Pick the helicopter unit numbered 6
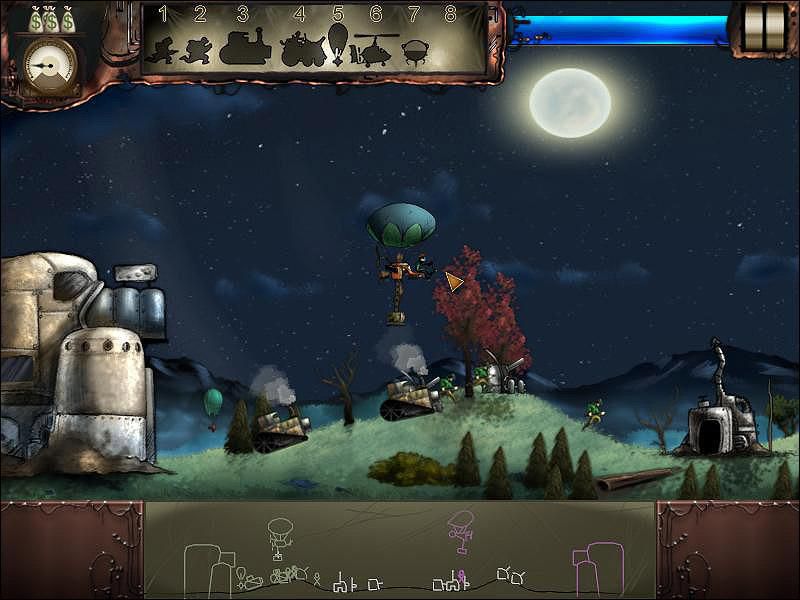The image size is (800, 600). point(374,48)
